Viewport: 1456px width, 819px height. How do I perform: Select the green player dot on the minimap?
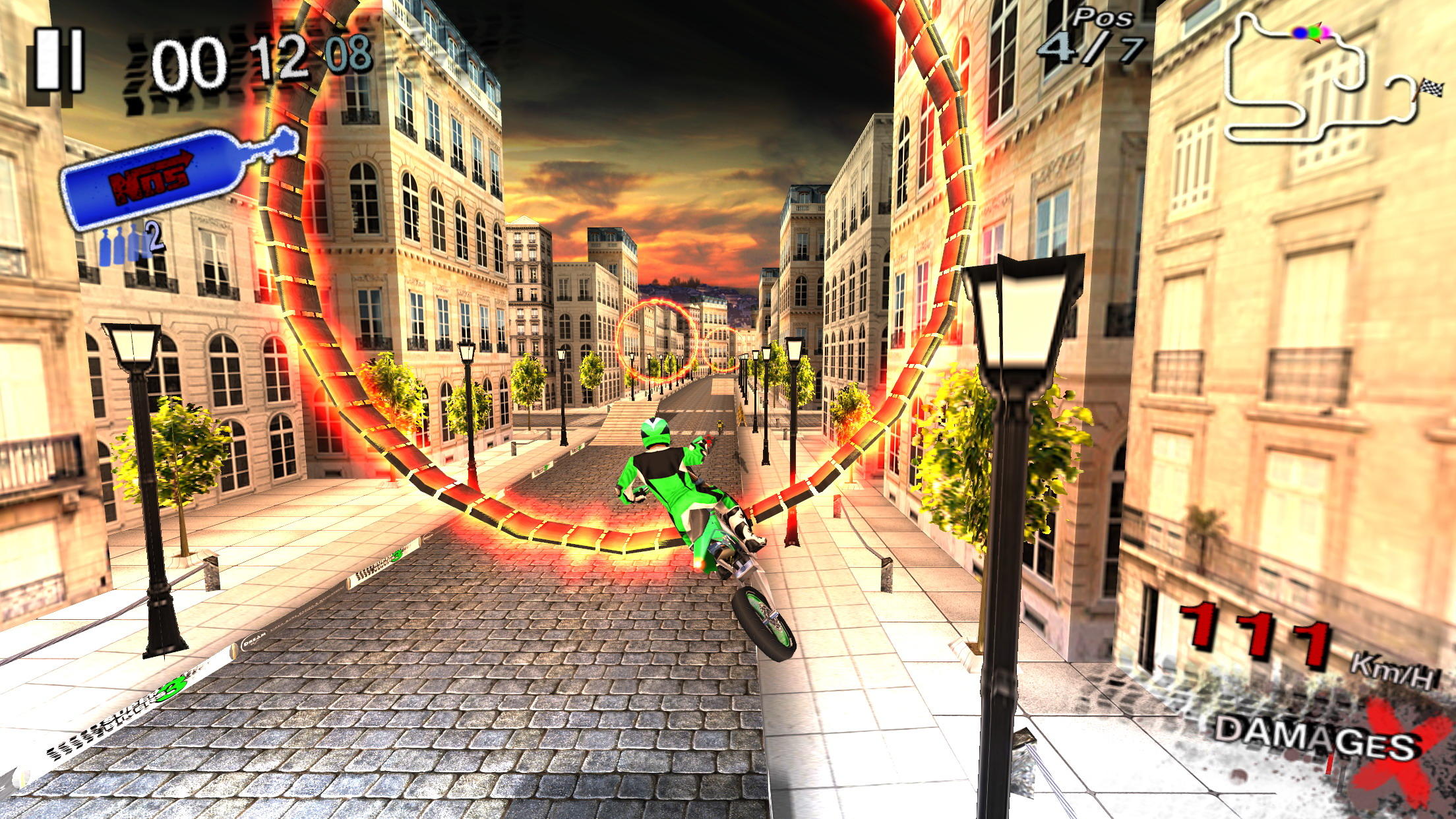(x=1315, y=32)
